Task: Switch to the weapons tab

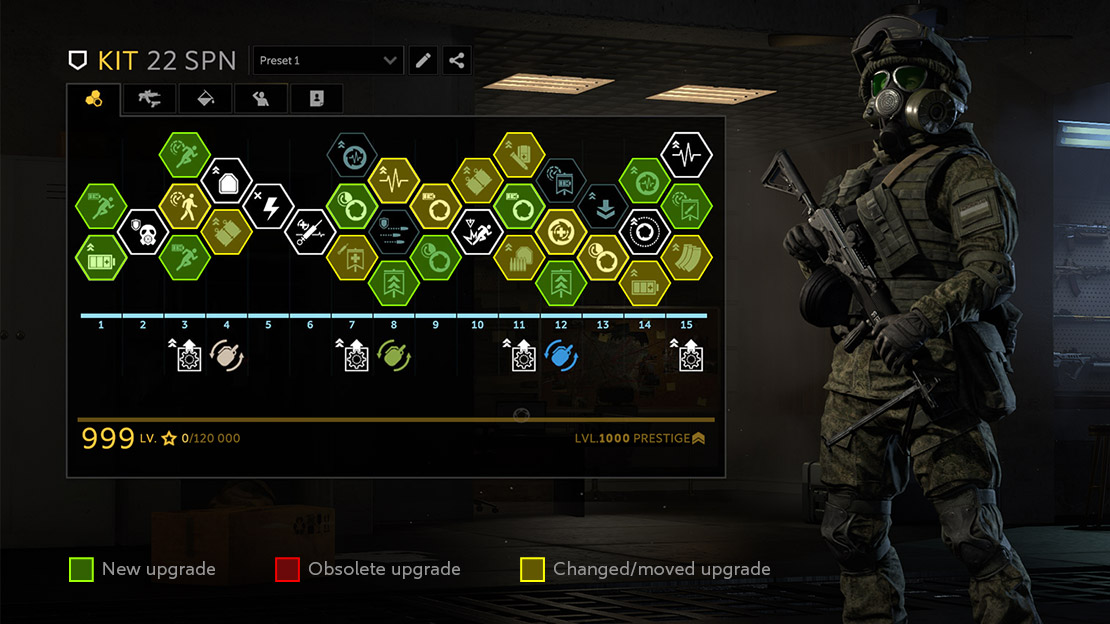Action: [x=150, y=98]
